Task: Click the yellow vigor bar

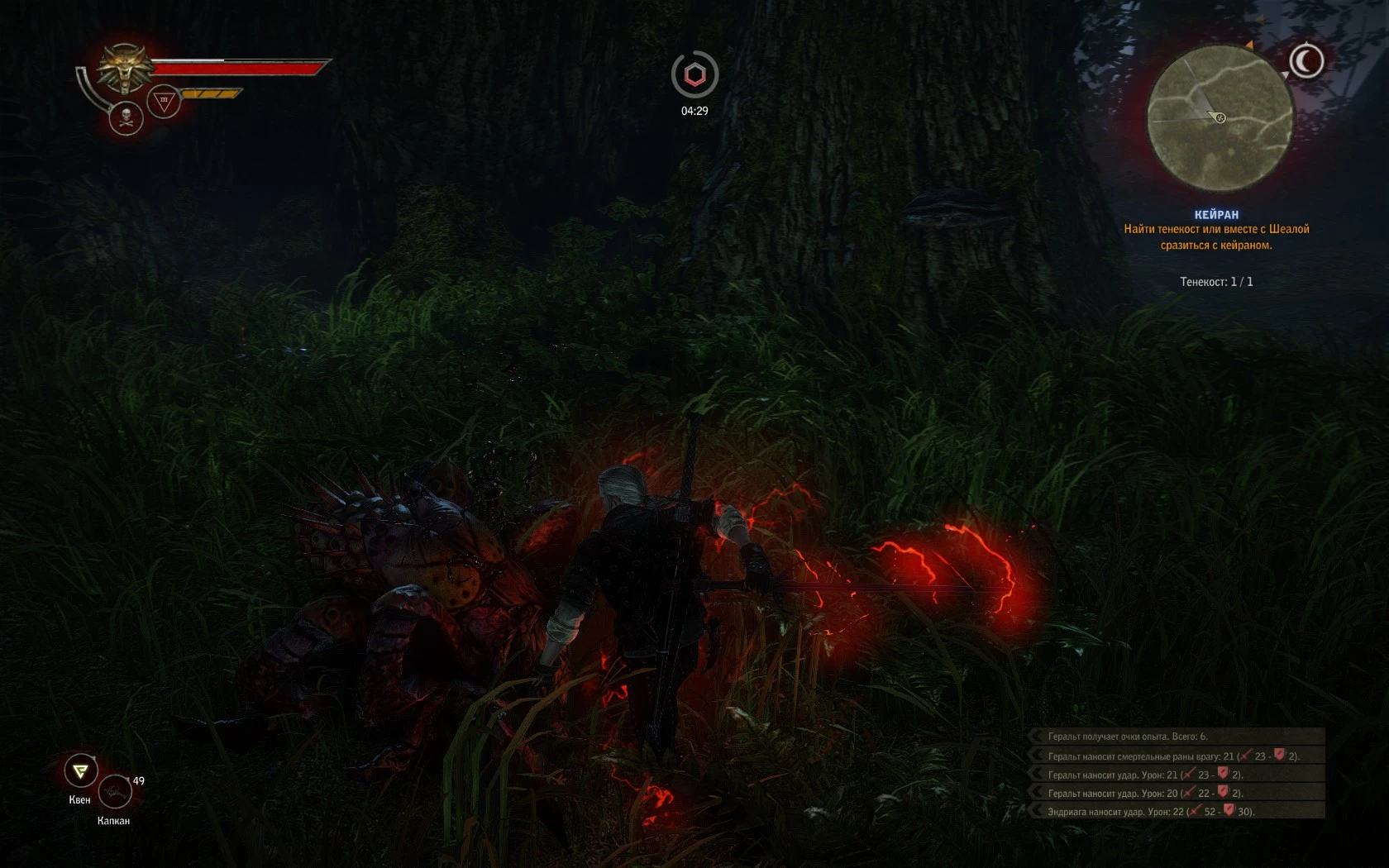Action: tap(211, 93)
